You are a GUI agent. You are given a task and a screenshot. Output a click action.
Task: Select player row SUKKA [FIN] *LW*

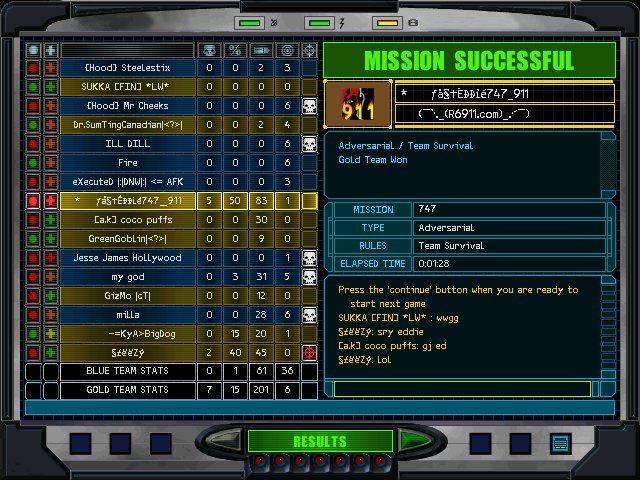[x=128, y=87]
